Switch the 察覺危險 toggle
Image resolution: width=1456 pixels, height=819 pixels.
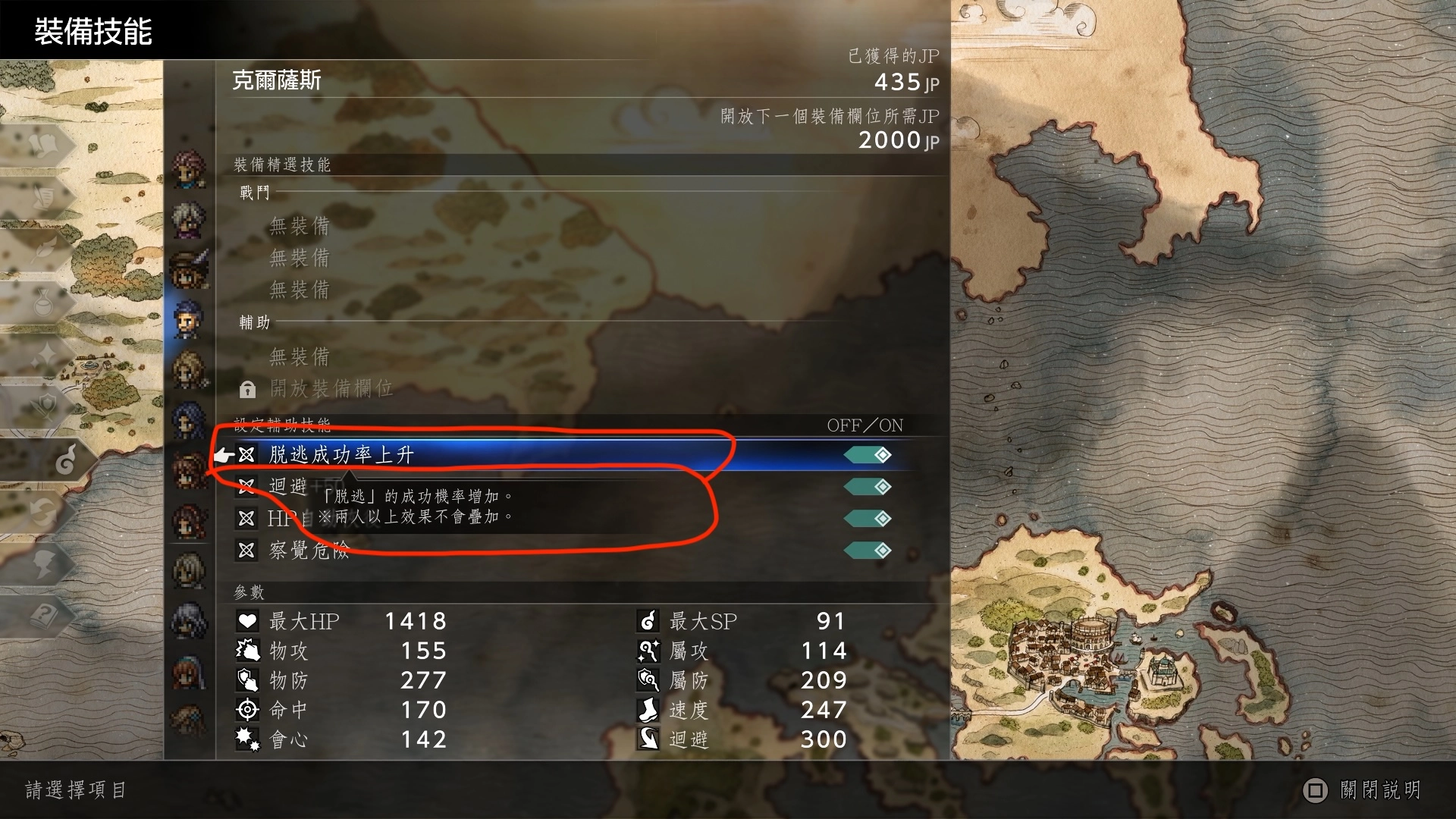click(868, 551)
